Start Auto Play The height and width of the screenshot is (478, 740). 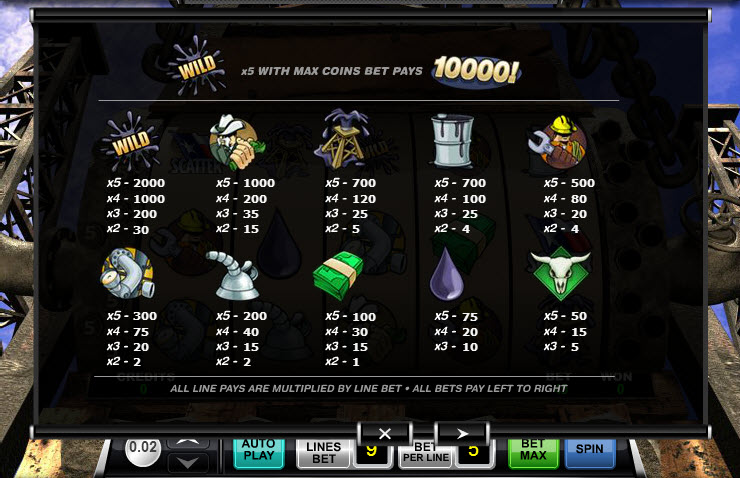click(x=258, y=453)
